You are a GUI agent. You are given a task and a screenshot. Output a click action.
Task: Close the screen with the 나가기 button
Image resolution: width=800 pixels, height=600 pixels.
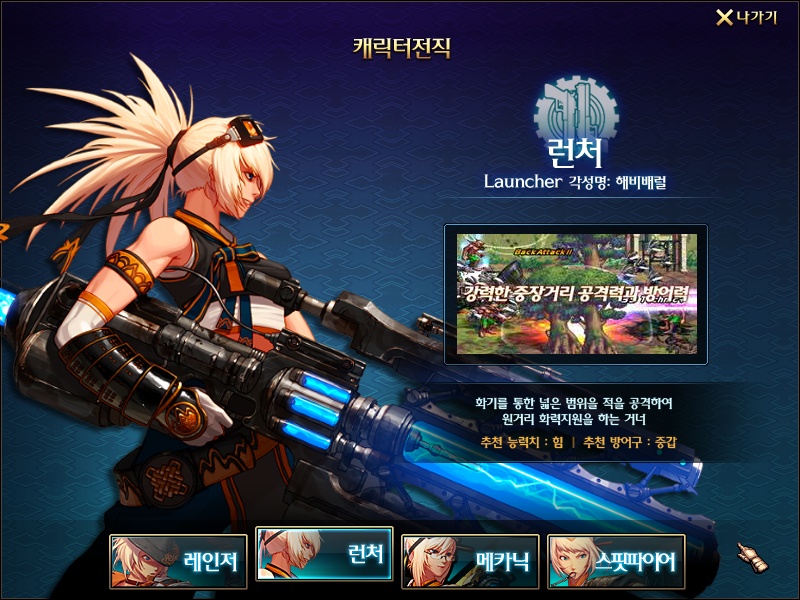click(x=746, y=18)
